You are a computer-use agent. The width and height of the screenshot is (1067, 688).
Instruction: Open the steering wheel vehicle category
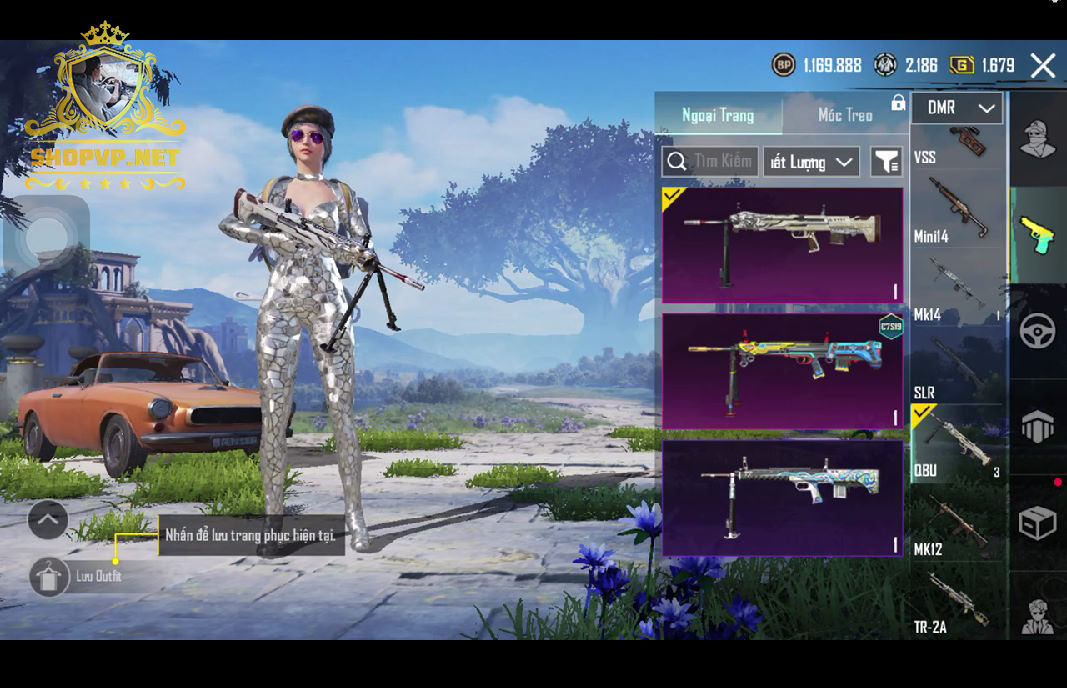click(1037, 331)
